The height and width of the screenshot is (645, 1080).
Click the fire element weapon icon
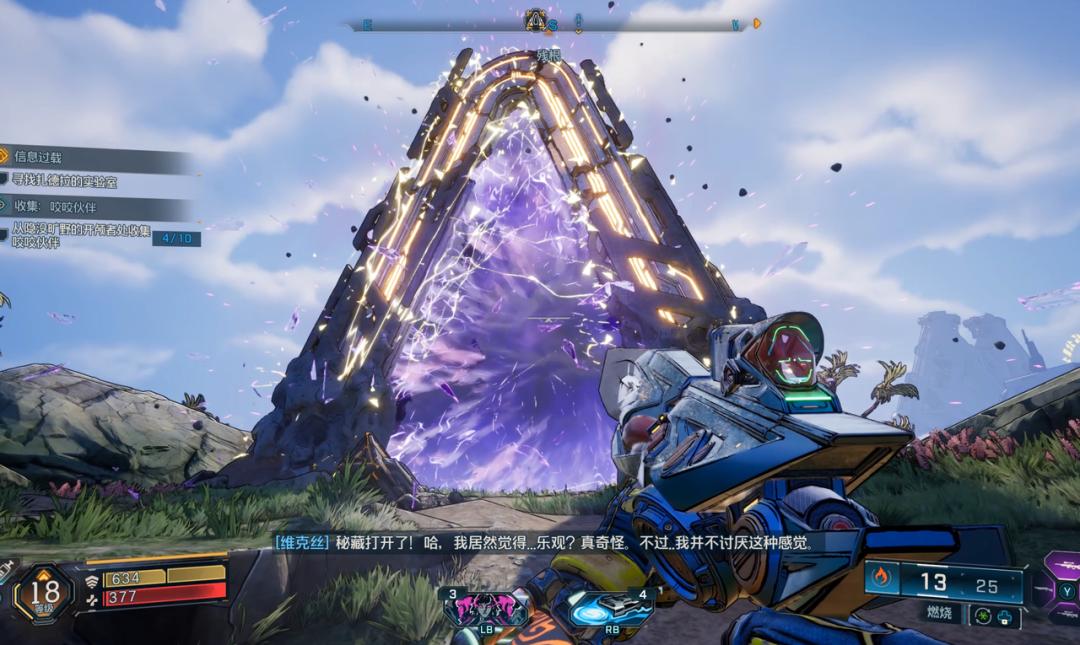(881, 577)
